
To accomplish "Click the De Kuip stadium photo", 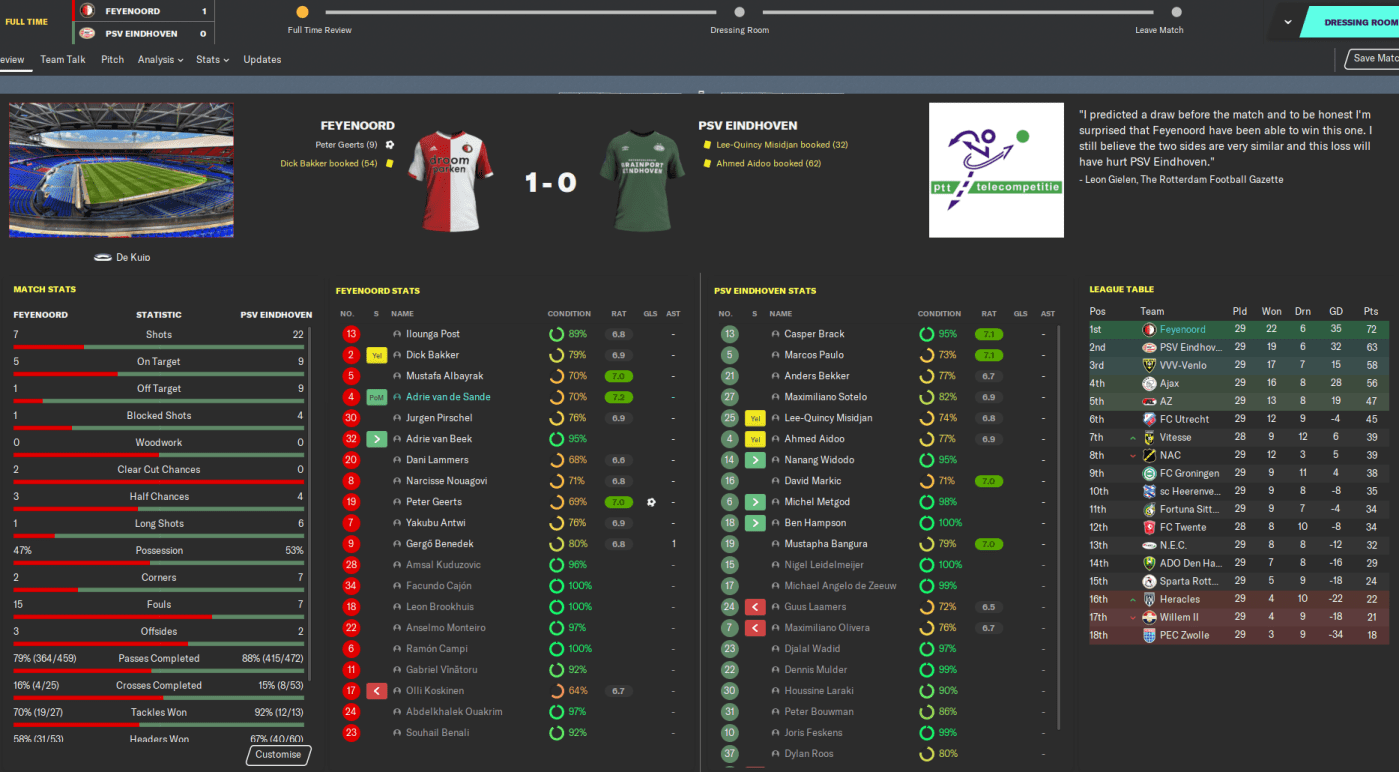I will click(121, 170).
